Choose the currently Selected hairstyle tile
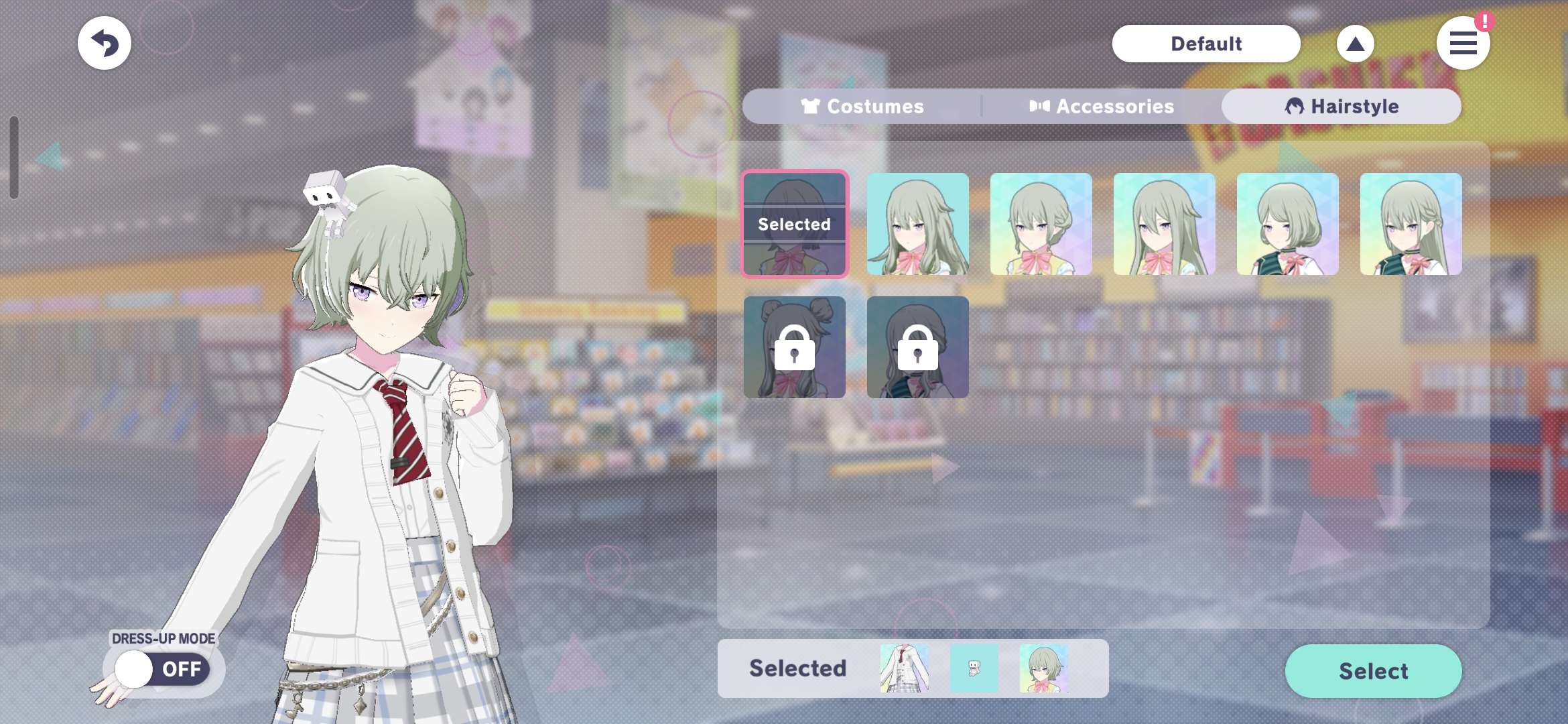Viewport: 1568px width, 724px height. [x=795, y=224]
